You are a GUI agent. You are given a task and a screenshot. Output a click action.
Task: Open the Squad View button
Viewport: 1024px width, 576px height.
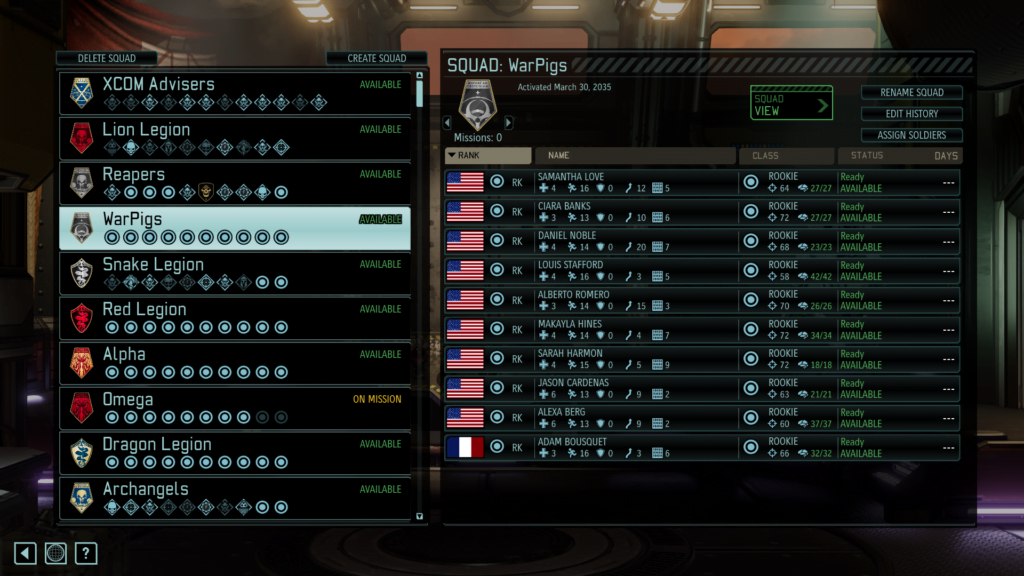click(791, 104)
